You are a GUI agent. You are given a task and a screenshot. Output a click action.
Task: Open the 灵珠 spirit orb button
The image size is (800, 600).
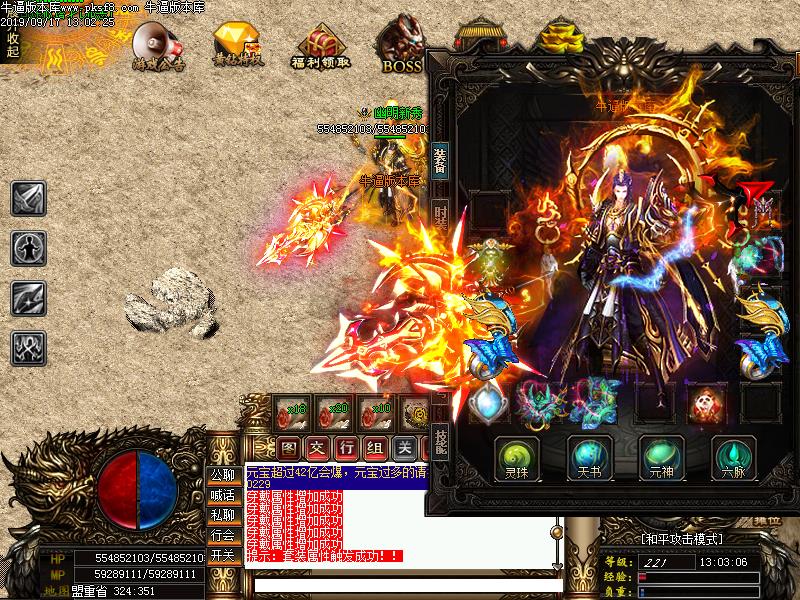[x=518, y=456]
